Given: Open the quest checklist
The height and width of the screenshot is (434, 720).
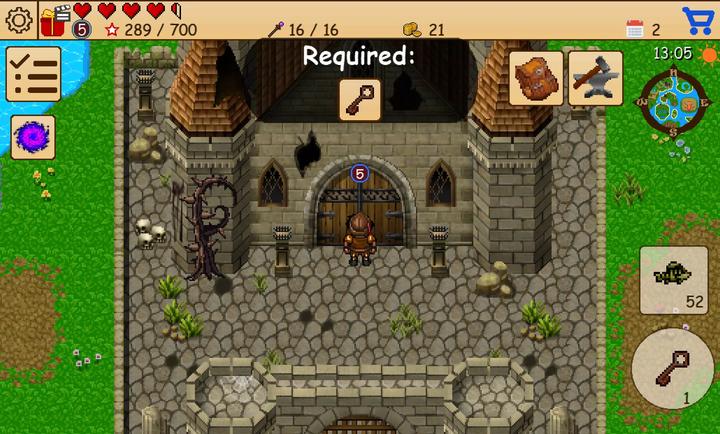Looking at the screenshot, I should pyautogui.click(x=33, y=74).
